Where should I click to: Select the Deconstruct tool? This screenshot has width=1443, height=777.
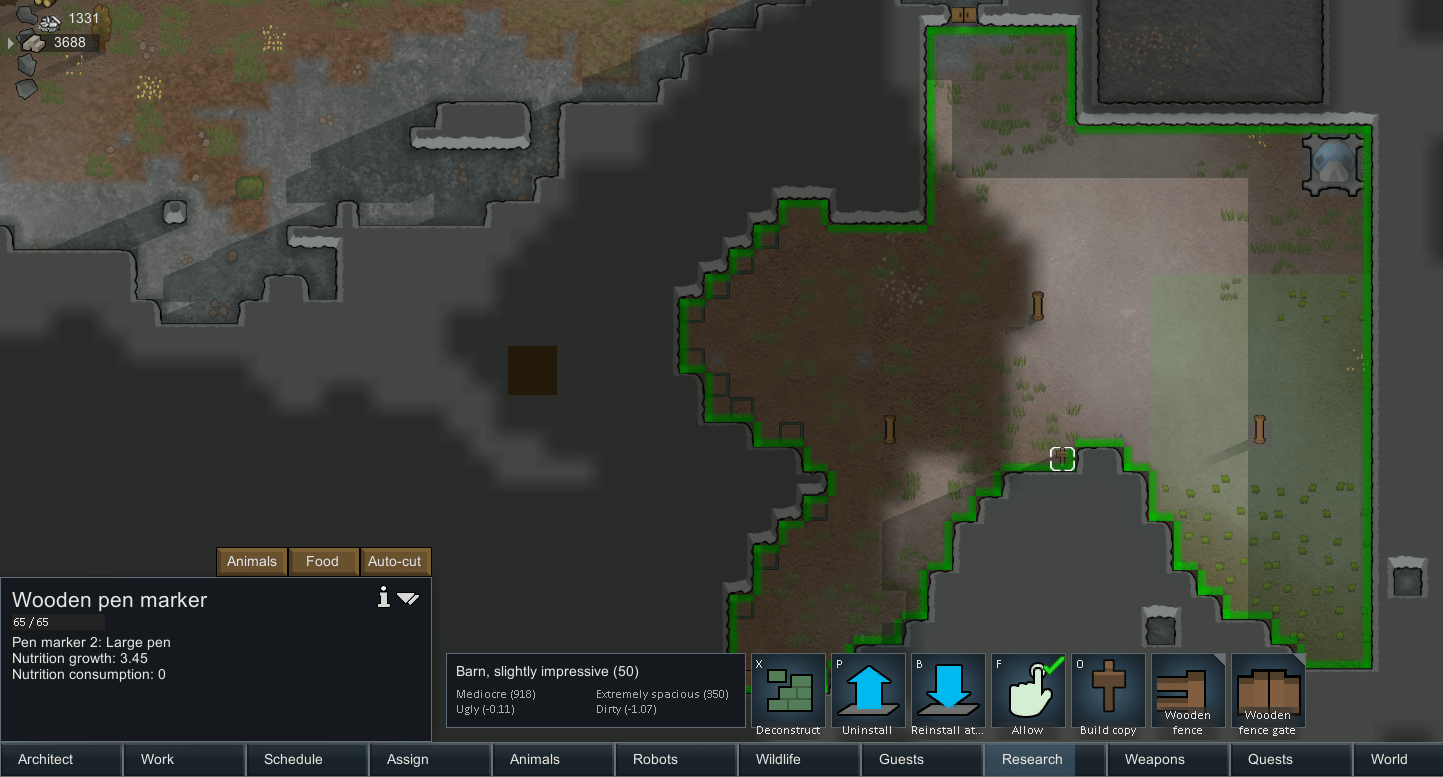pos(787,690)
